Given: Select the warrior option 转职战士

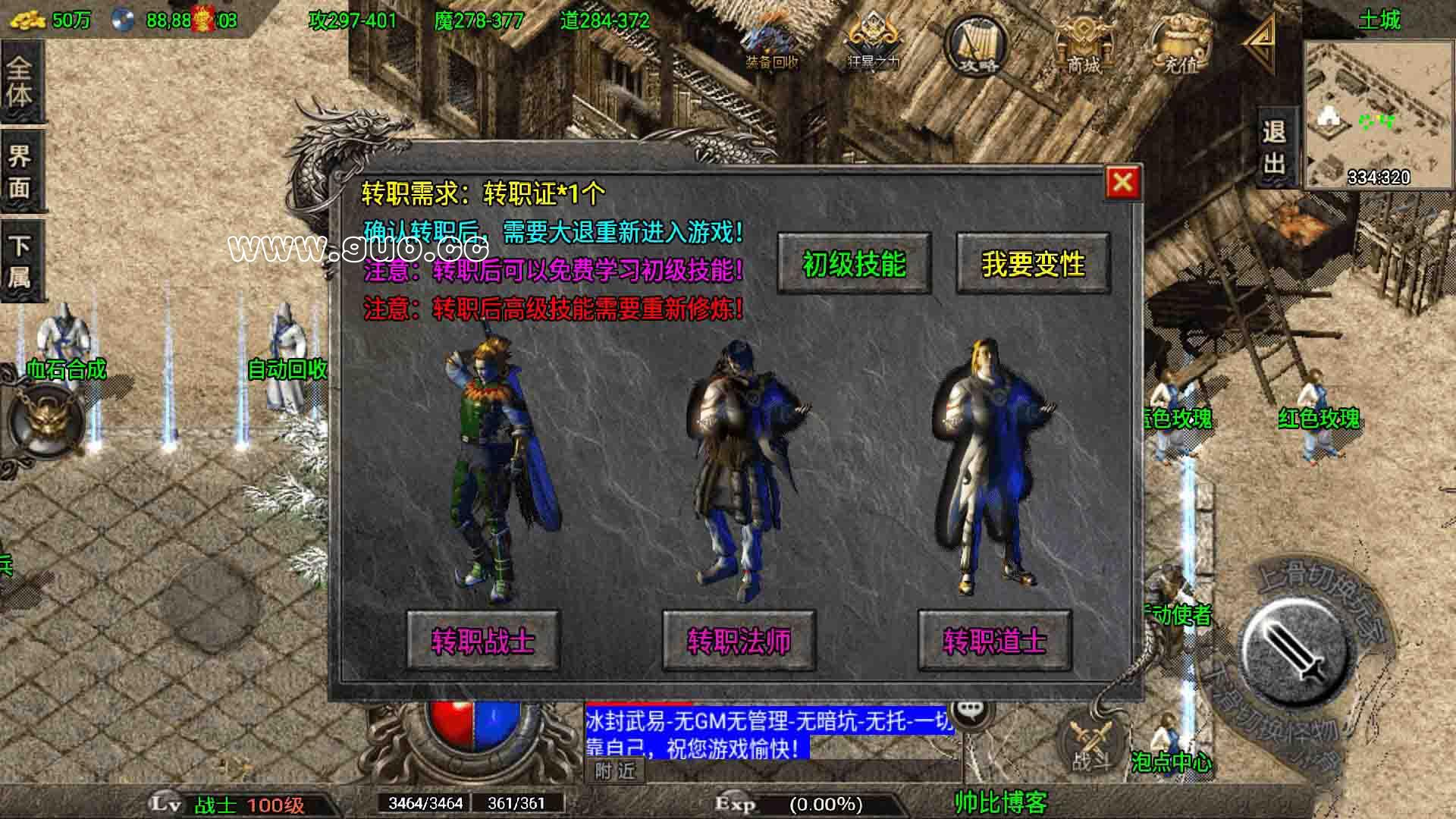Looking at the screenshot, I should coord(483,641).
